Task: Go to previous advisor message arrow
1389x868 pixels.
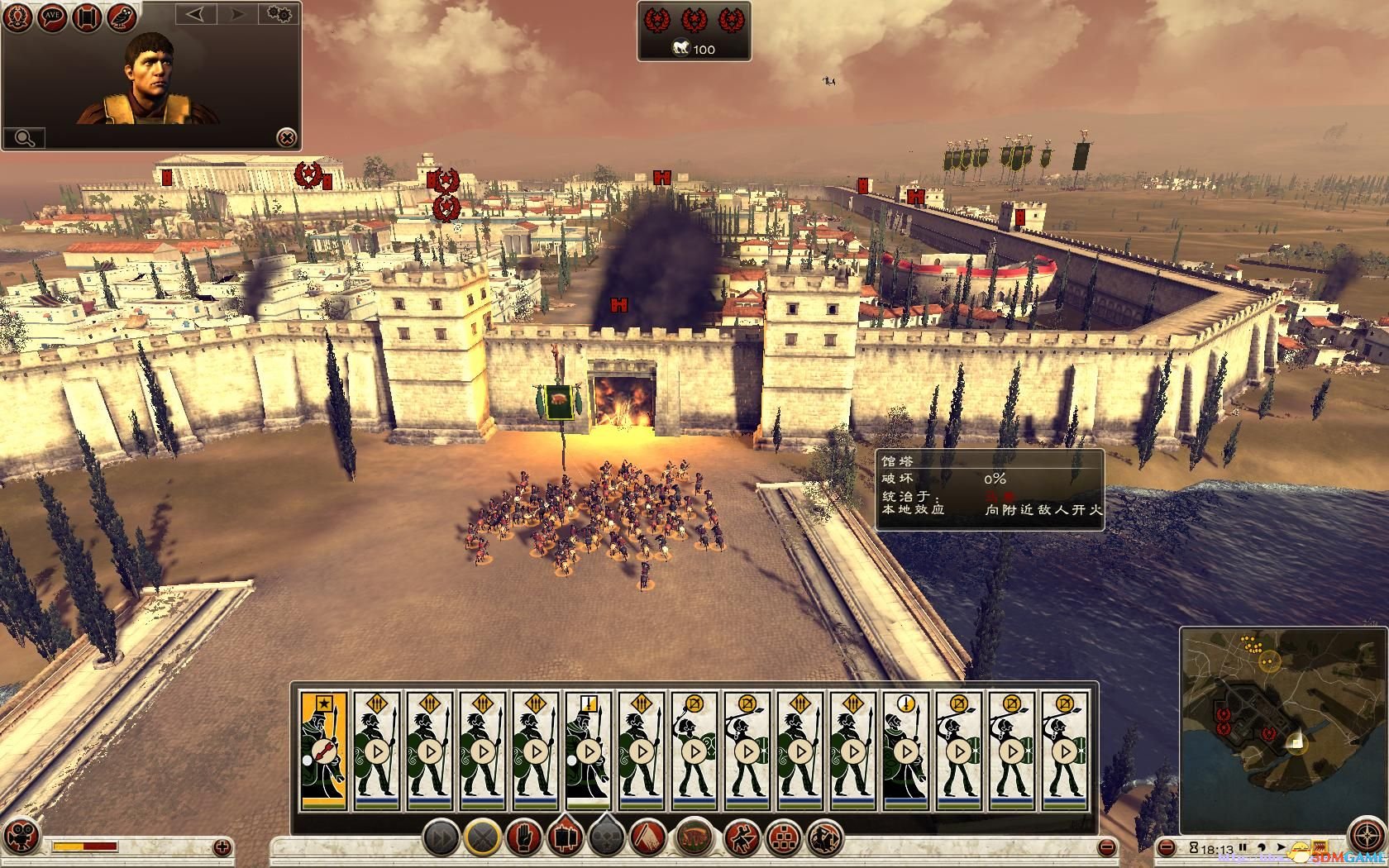Action: (x=196, y=14)
